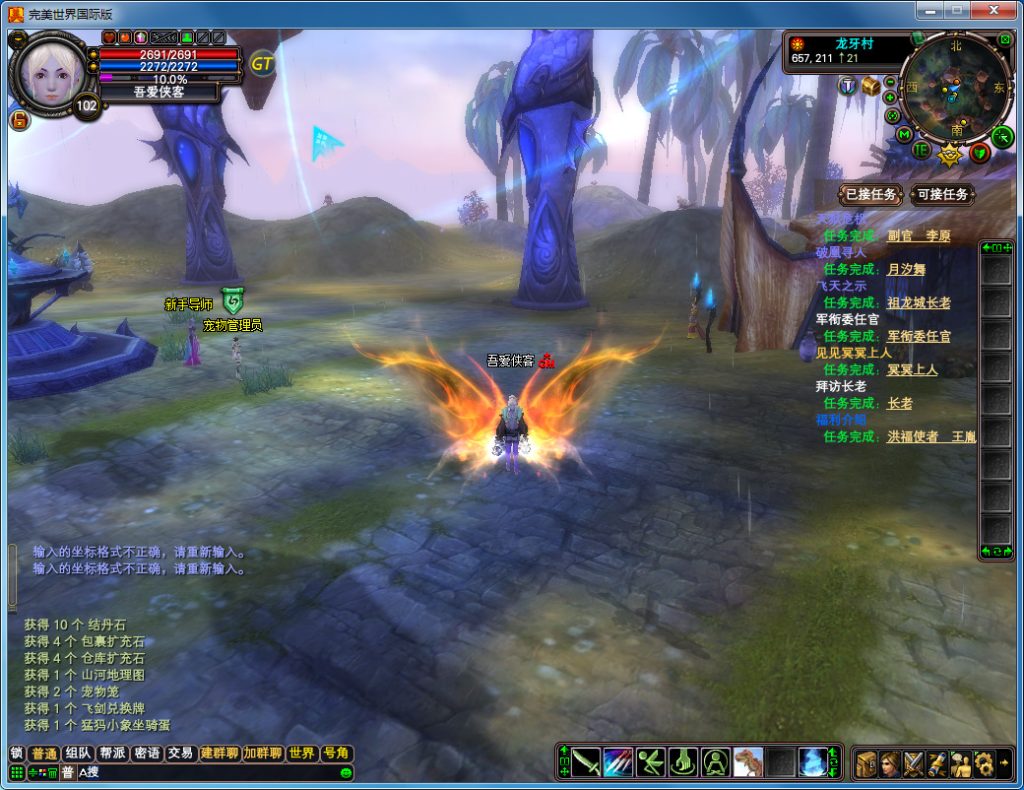Image resolution: width=1024 pixels, height=790 pixels.
Task: Open the golden treasure chest icon
Action: (x=871, y=86)
